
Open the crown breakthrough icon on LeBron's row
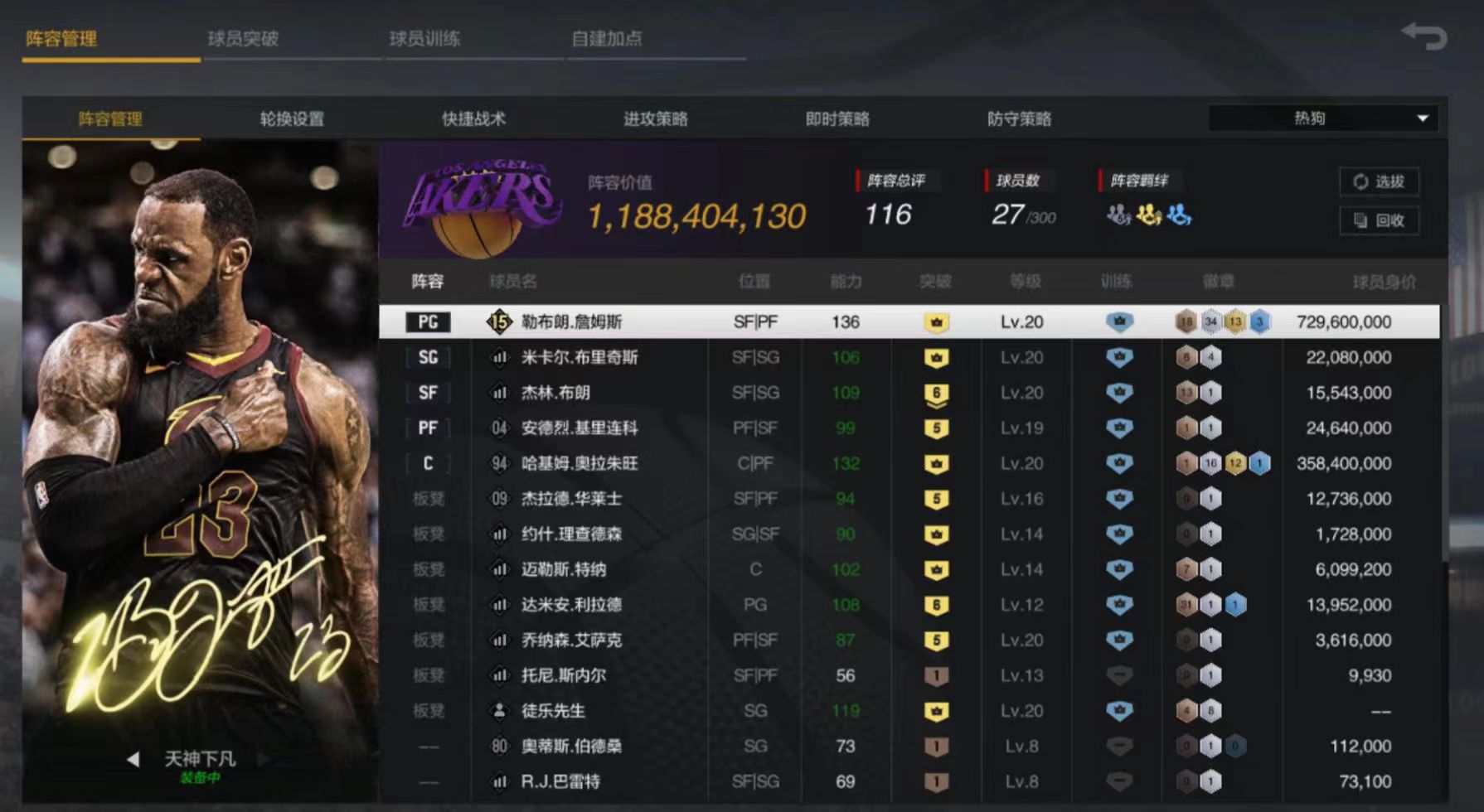tap(935, 322)
